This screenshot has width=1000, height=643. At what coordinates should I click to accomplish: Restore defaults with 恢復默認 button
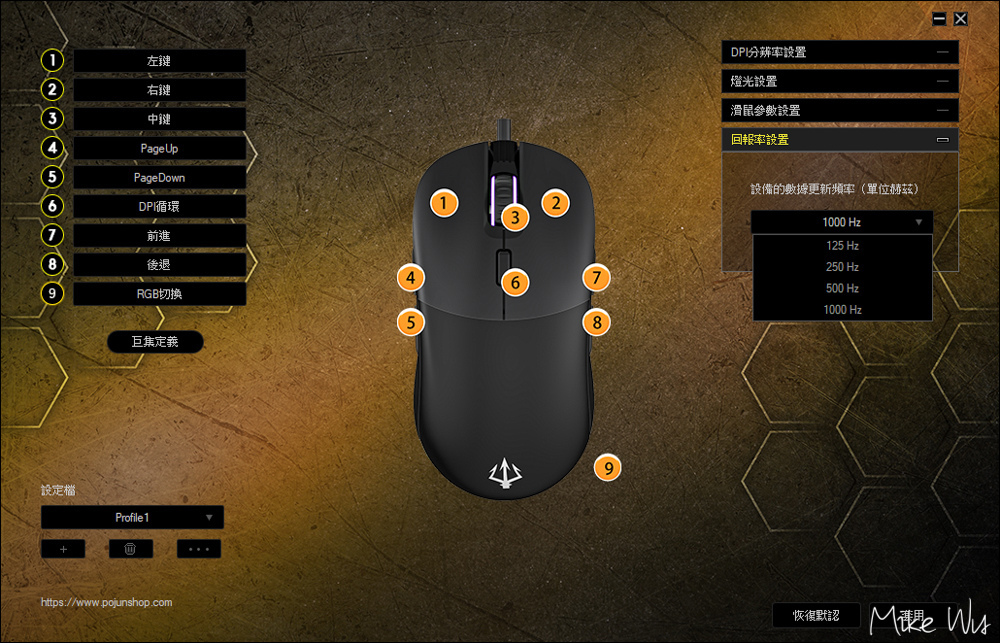tap(816, 615)
